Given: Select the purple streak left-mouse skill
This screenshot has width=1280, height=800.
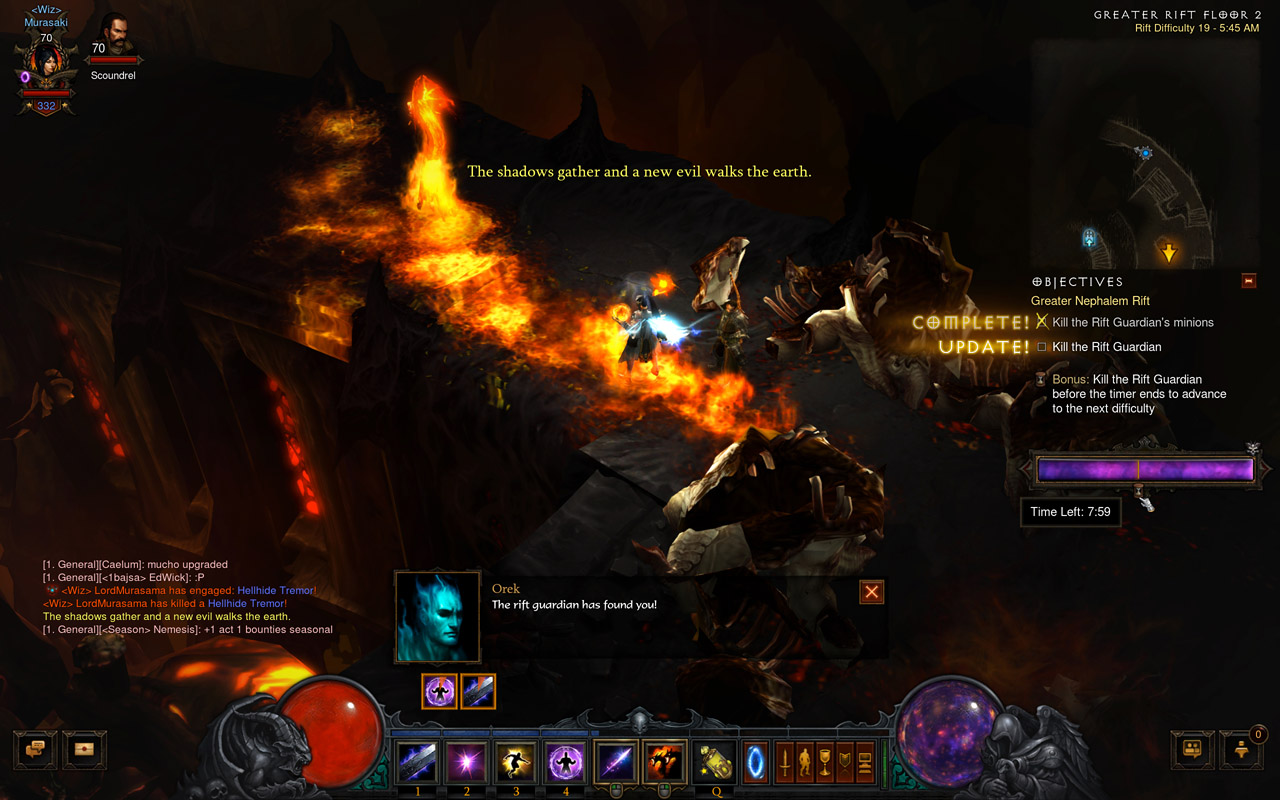Looking at the screenshot, I should pyautogui.click(x=615, y=763).
